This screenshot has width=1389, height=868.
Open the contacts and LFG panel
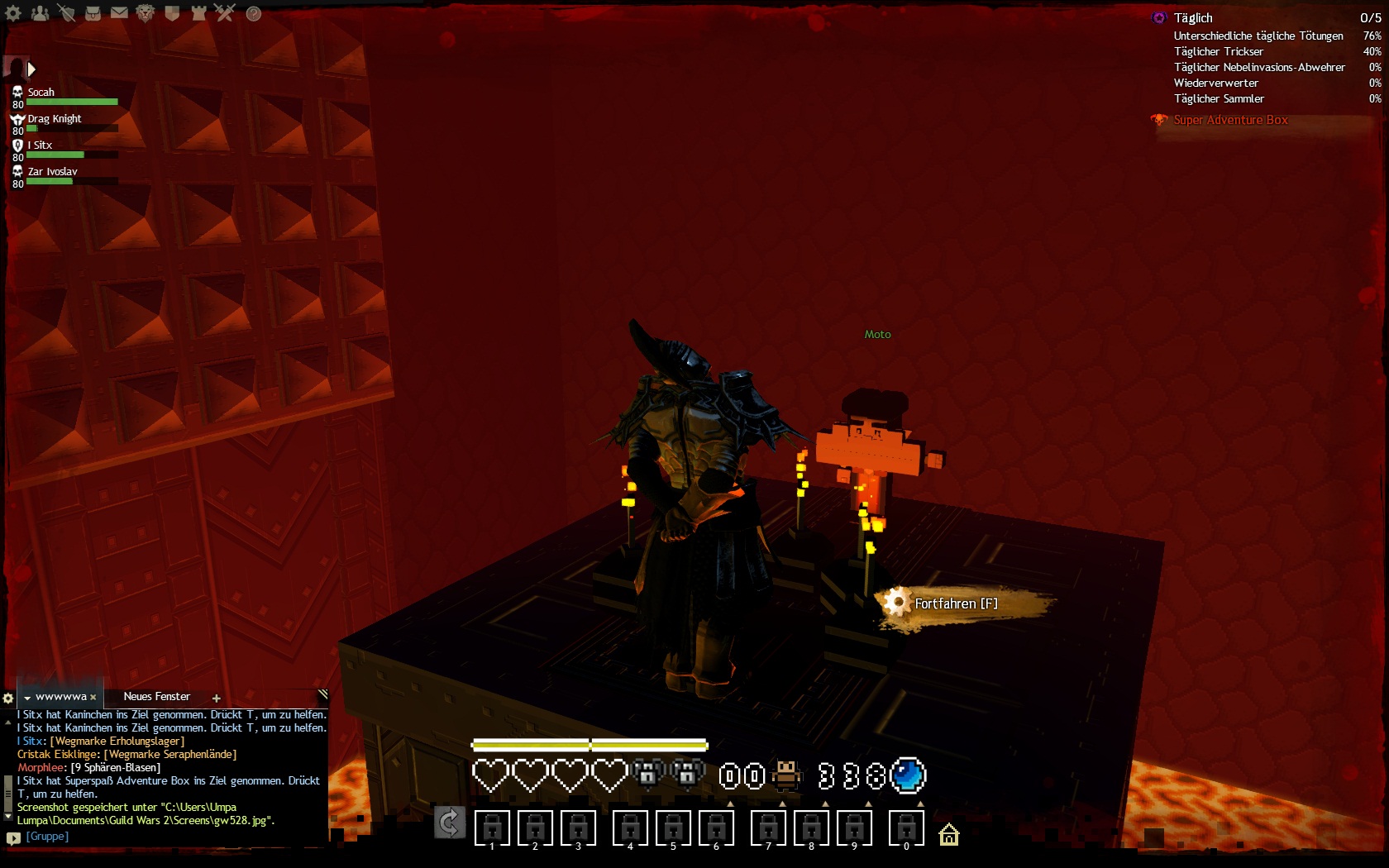[40, 13]
